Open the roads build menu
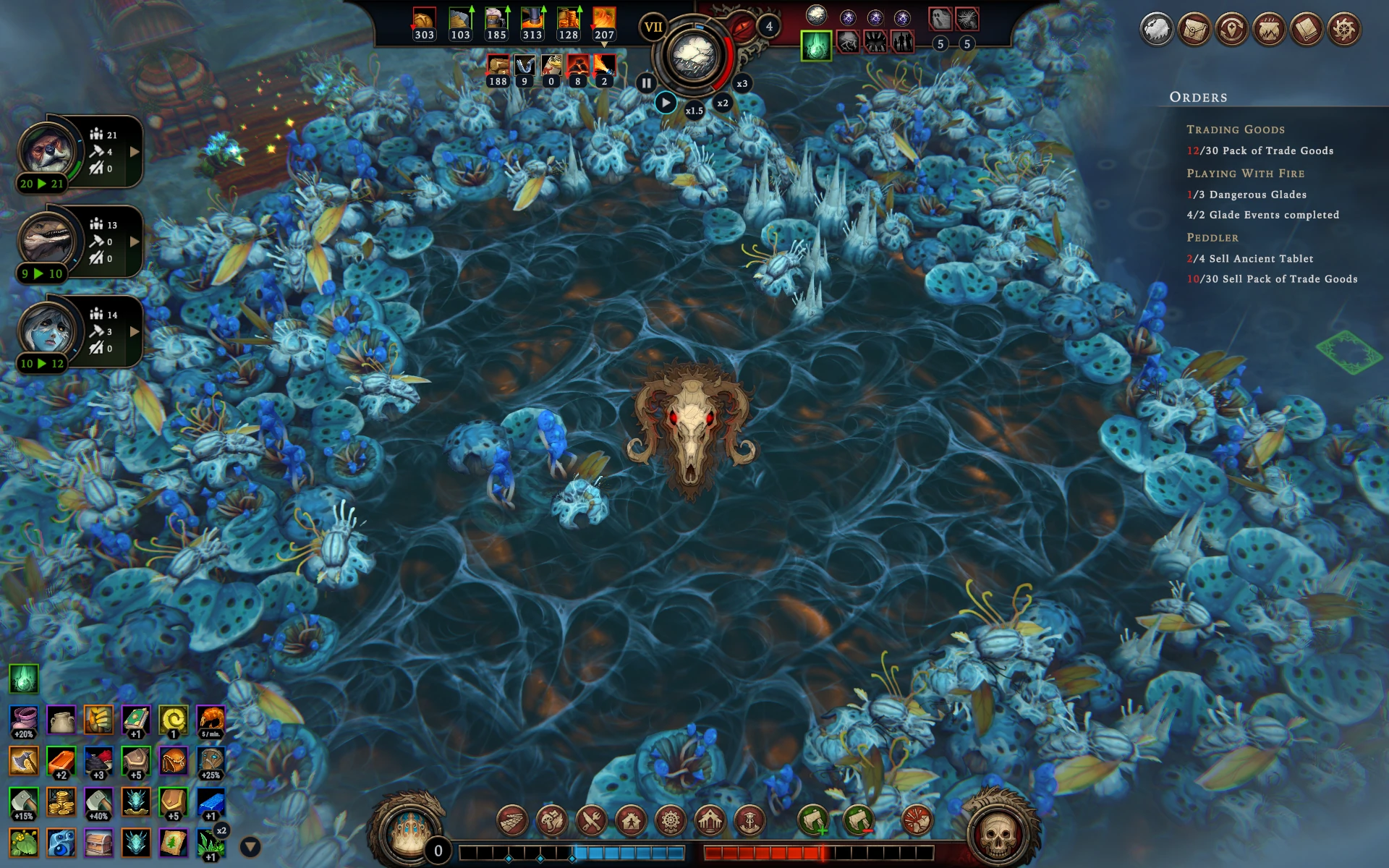Image resolution: width=1389 pixels, height=868 pixels. pyautogui.click(x=512, y=821)
